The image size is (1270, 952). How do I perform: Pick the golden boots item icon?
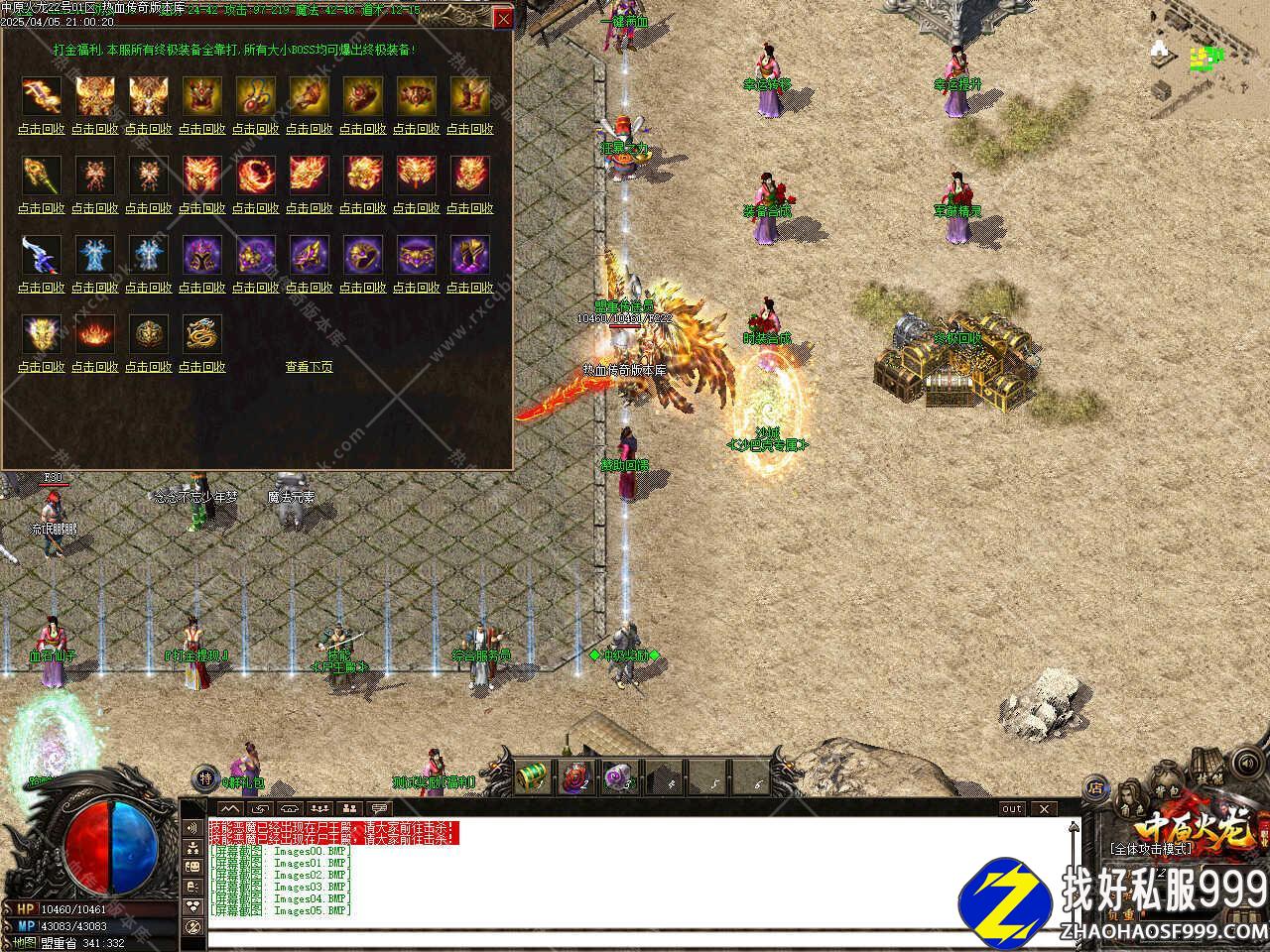(469, 96)
